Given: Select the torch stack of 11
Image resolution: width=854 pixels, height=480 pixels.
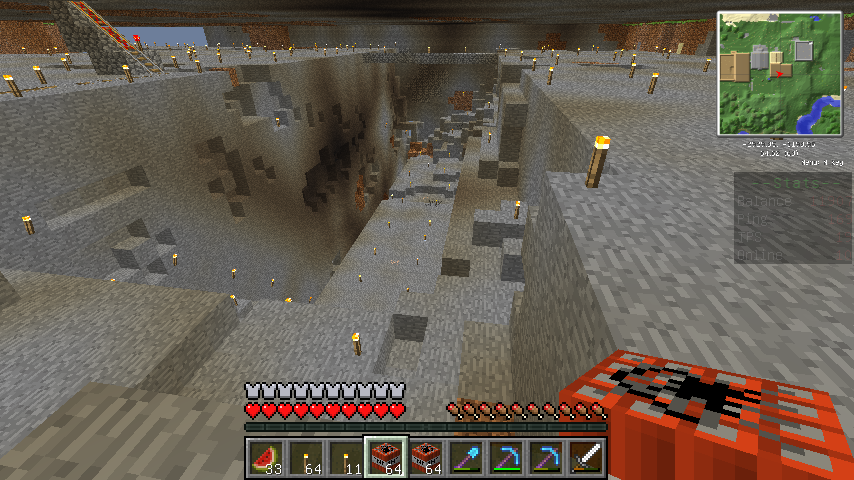Looking at the screenshot, I should (345, 458).
